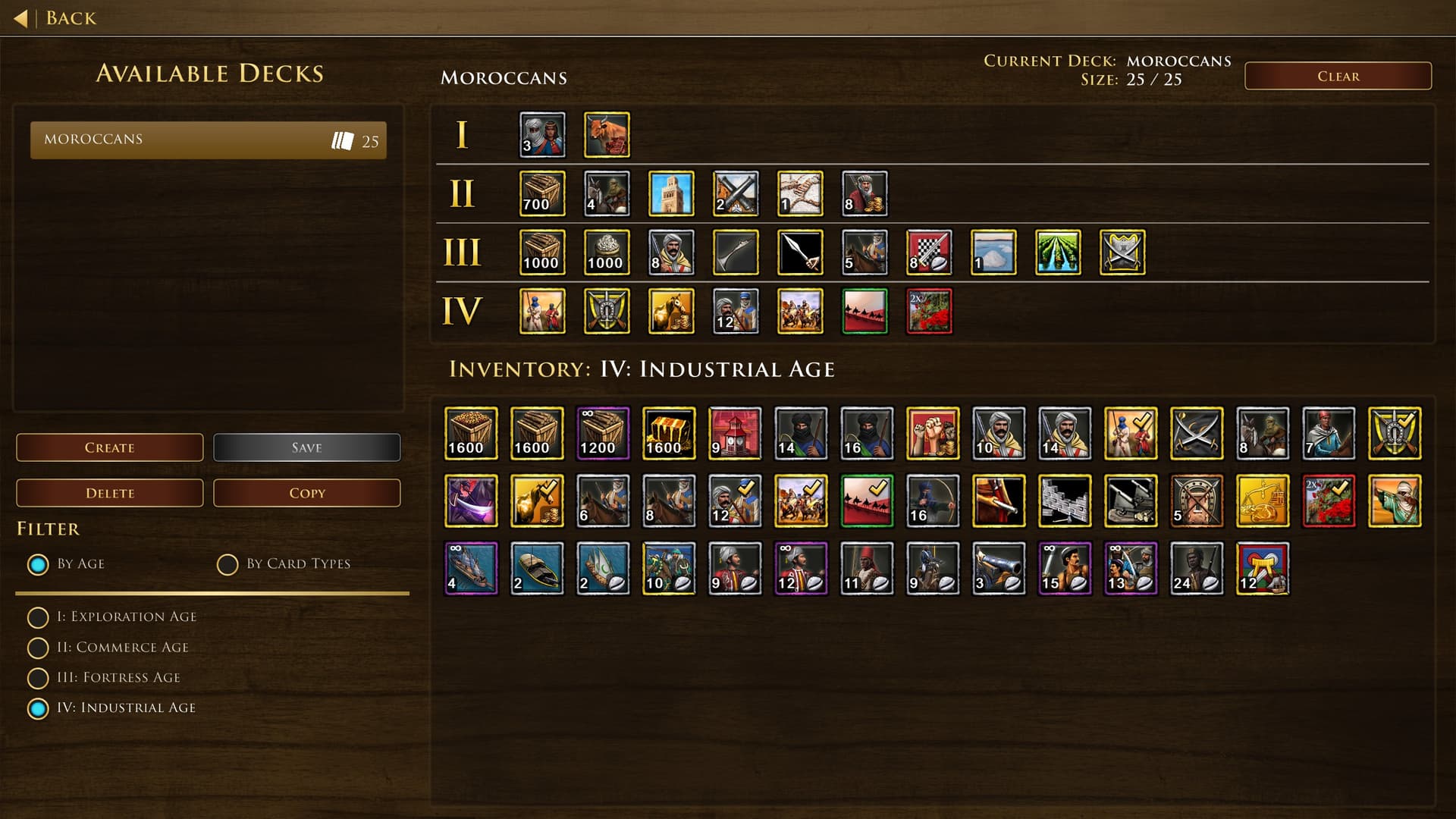
Task: Create a new deck
Action: coord(110,447)
